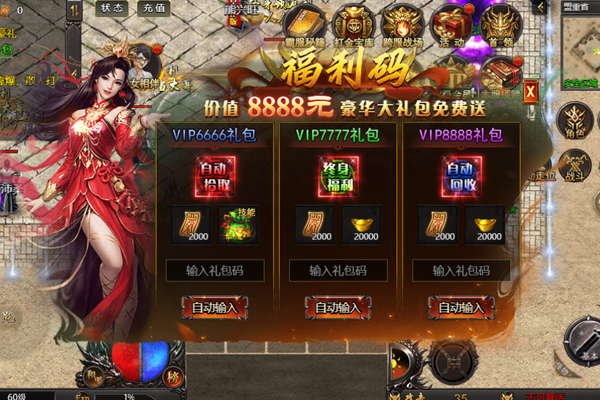Open the 充值 recharge button
The image size is (600, 400).
[154, 7]
